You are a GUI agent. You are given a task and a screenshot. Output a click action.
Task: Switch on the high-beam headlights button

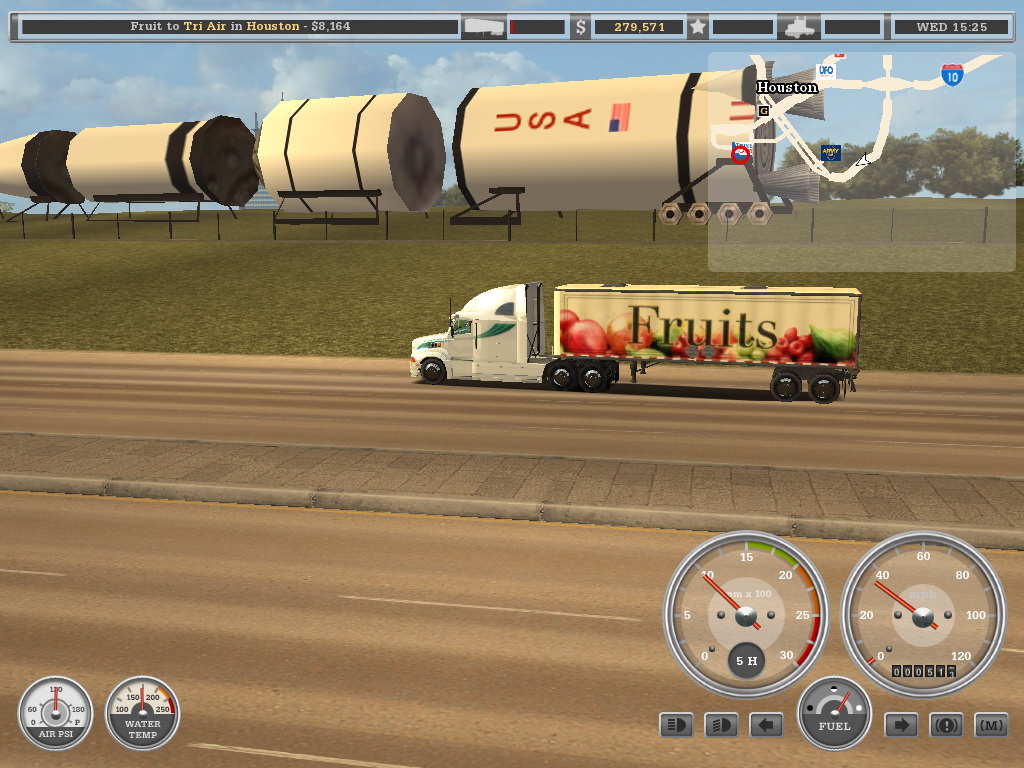(x=721, y=724)
